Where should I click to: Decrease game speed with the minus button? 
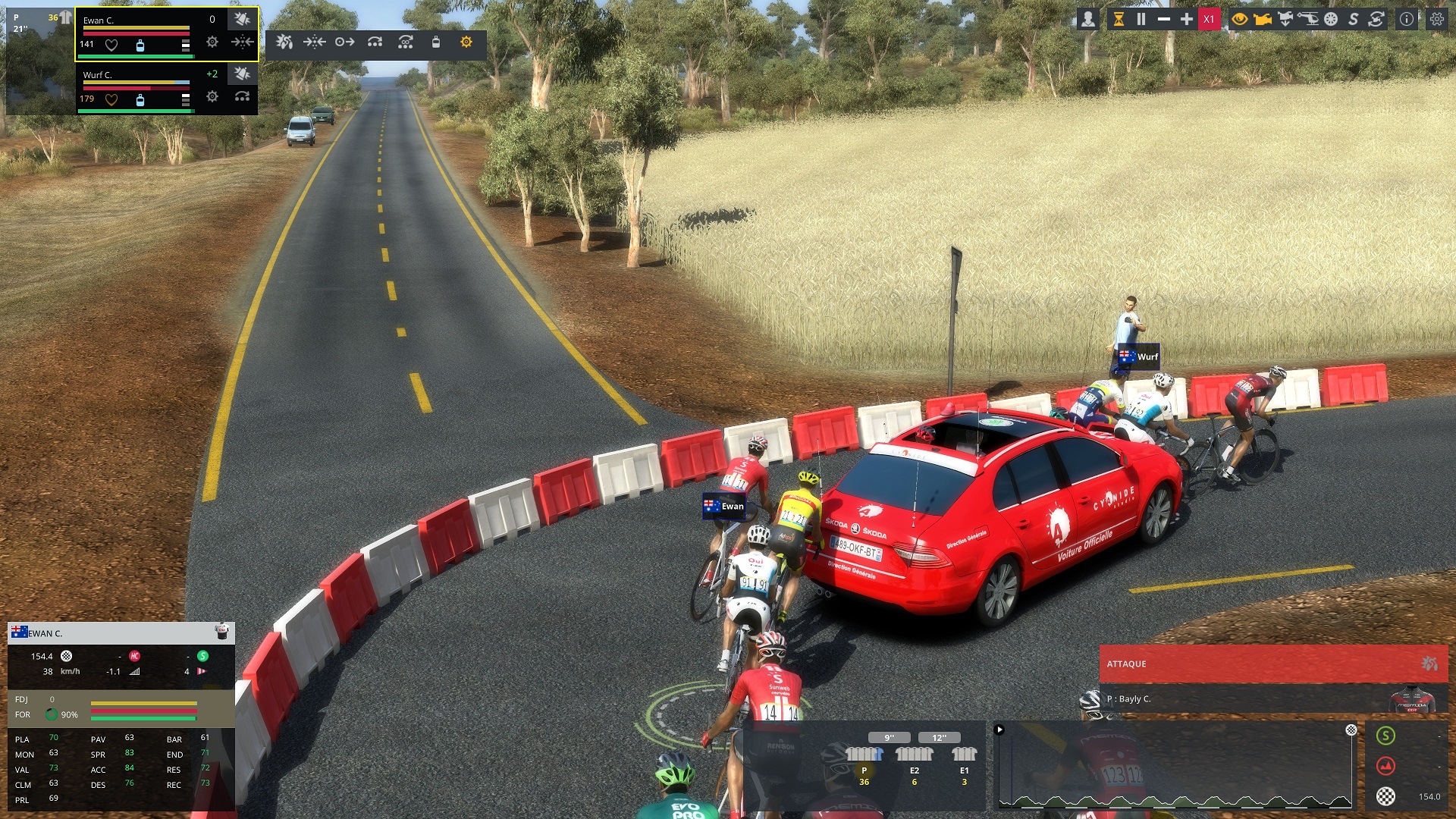click(x=1163, y=20)
